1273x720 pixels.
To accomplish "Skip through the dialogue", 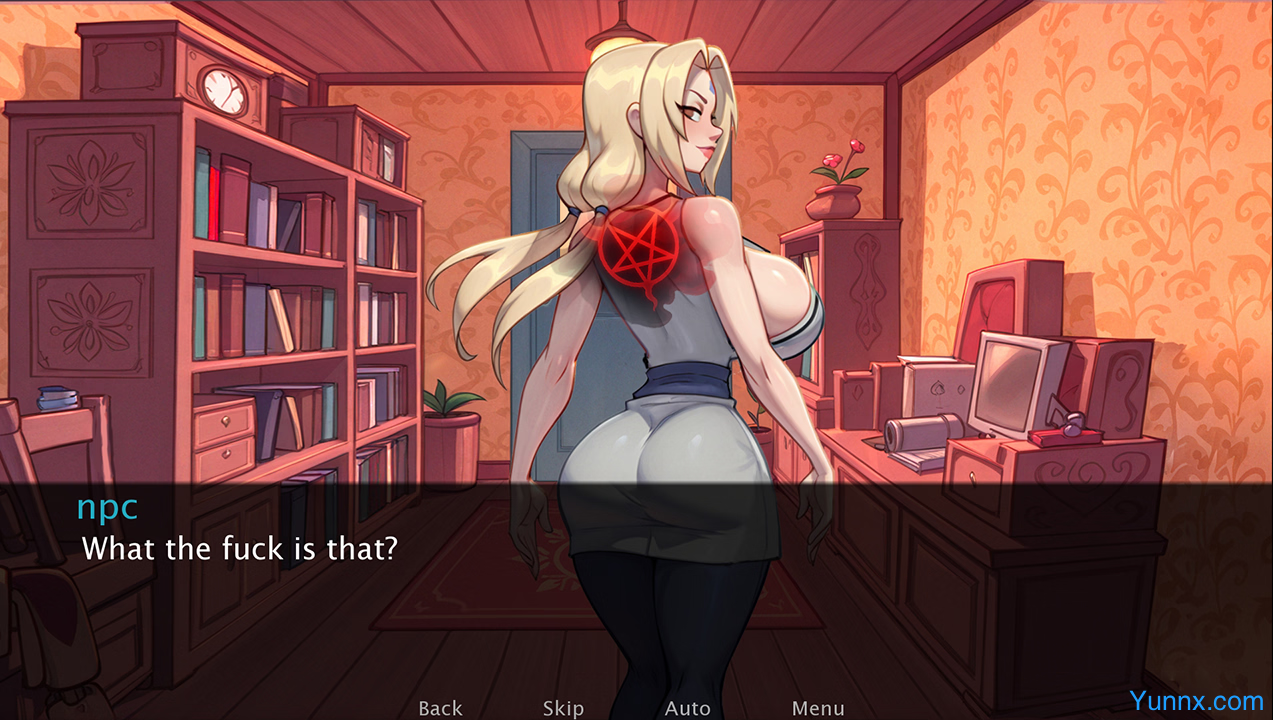I will (x=563, y=708).
